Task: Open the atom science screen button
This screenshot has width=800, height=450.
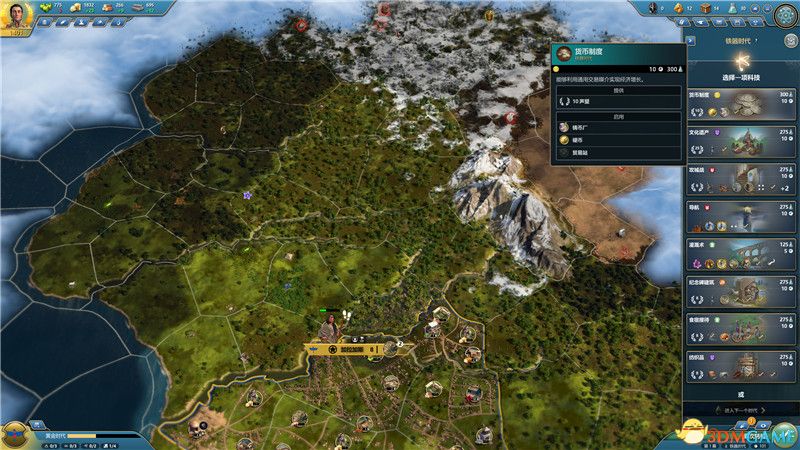Action: click(x=785, y=14)
